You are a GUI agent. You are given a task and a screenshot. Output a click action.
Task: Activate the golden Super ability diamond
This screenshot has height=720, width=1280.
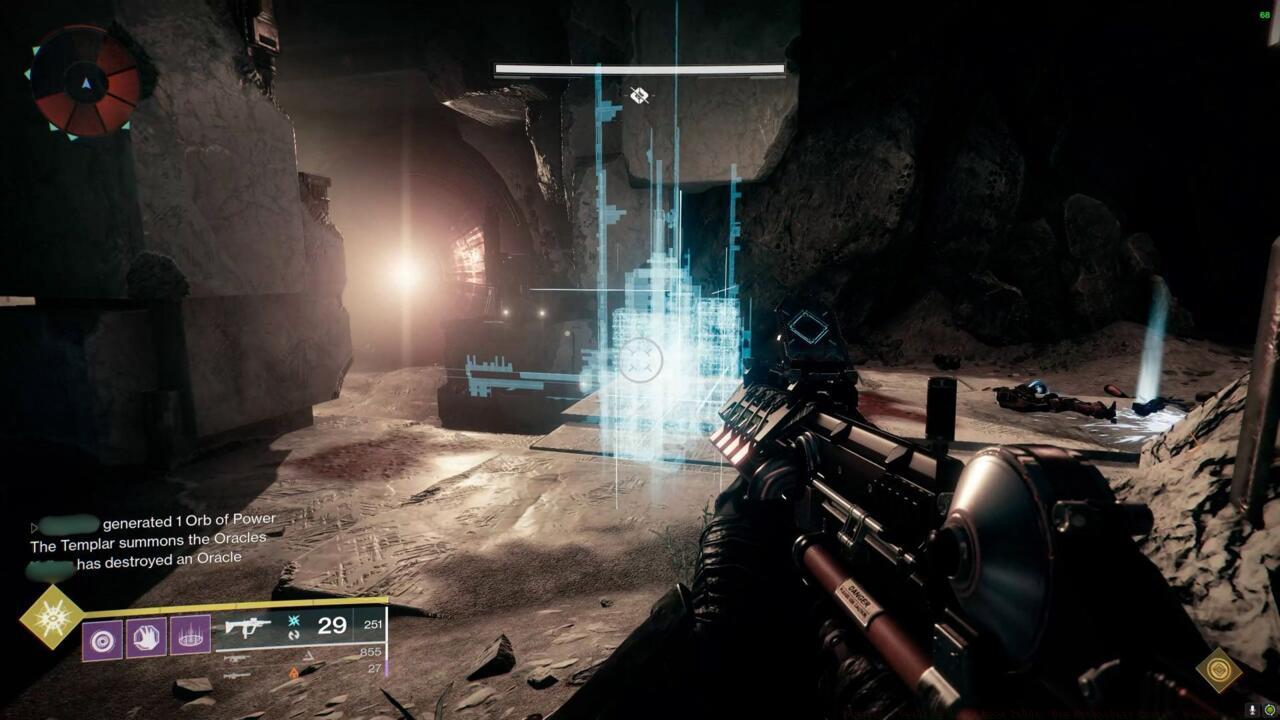point(52,617)
